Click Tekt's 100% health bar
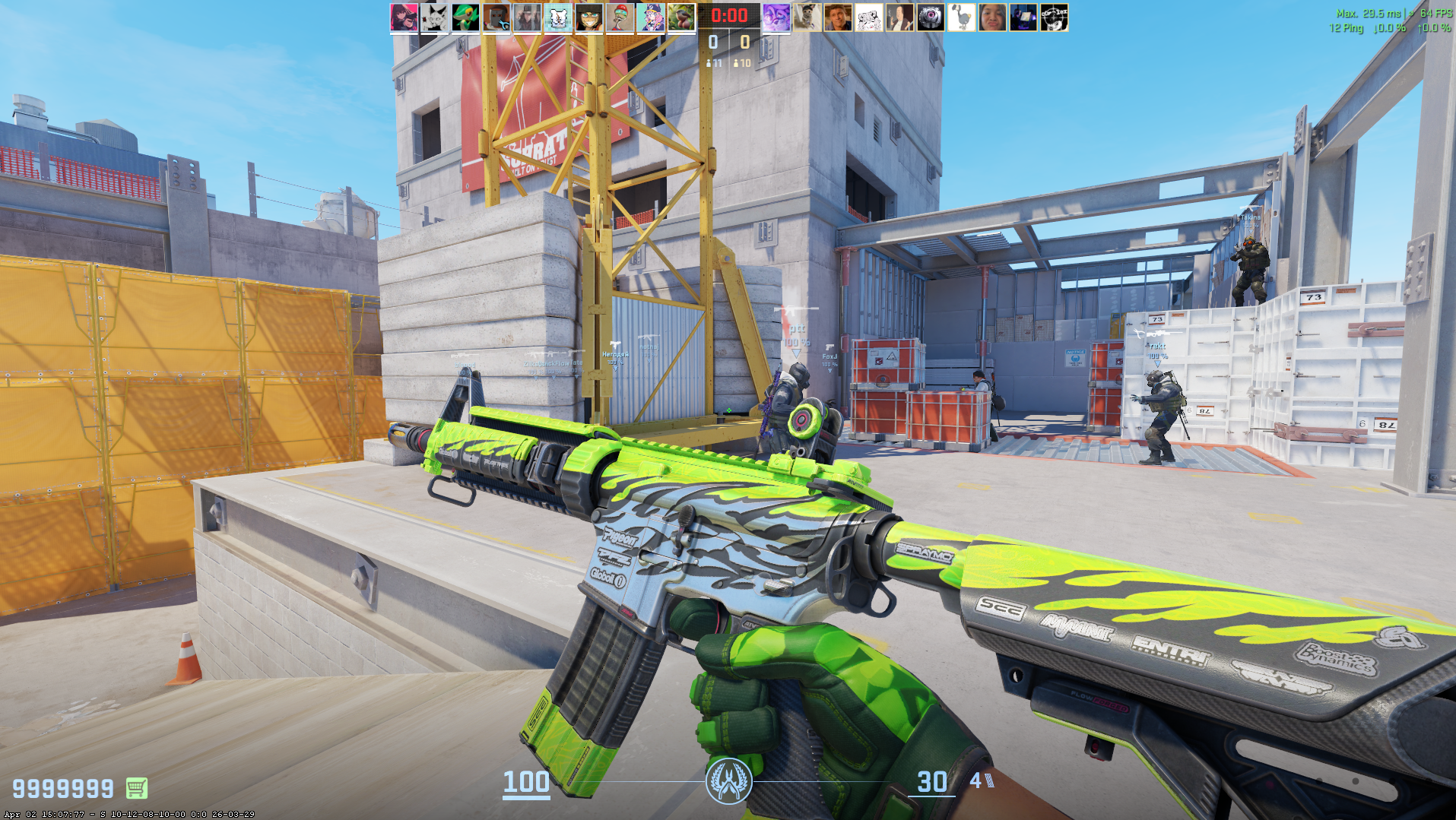Image resolution: width=1456 pixels, height=820 pixels. (x=1158, y=355)
